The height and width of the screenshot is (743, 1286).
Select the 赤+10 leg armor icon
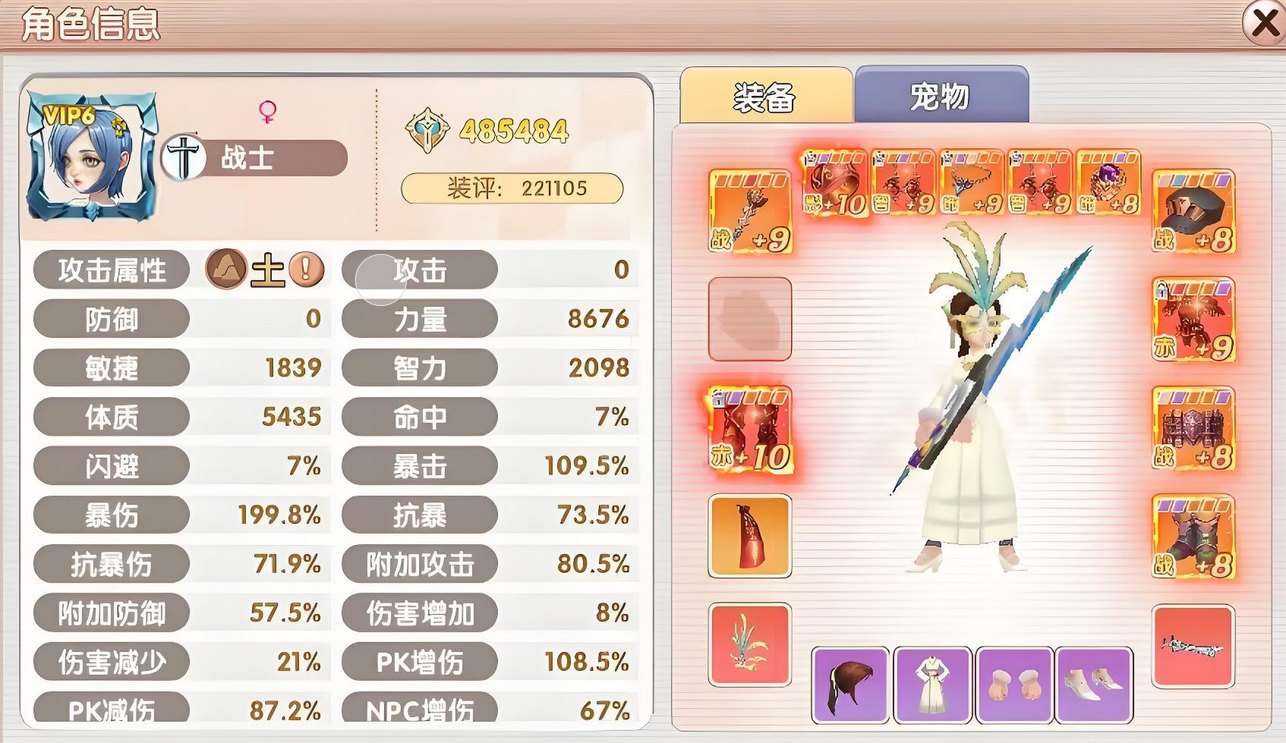pos(750,430)
